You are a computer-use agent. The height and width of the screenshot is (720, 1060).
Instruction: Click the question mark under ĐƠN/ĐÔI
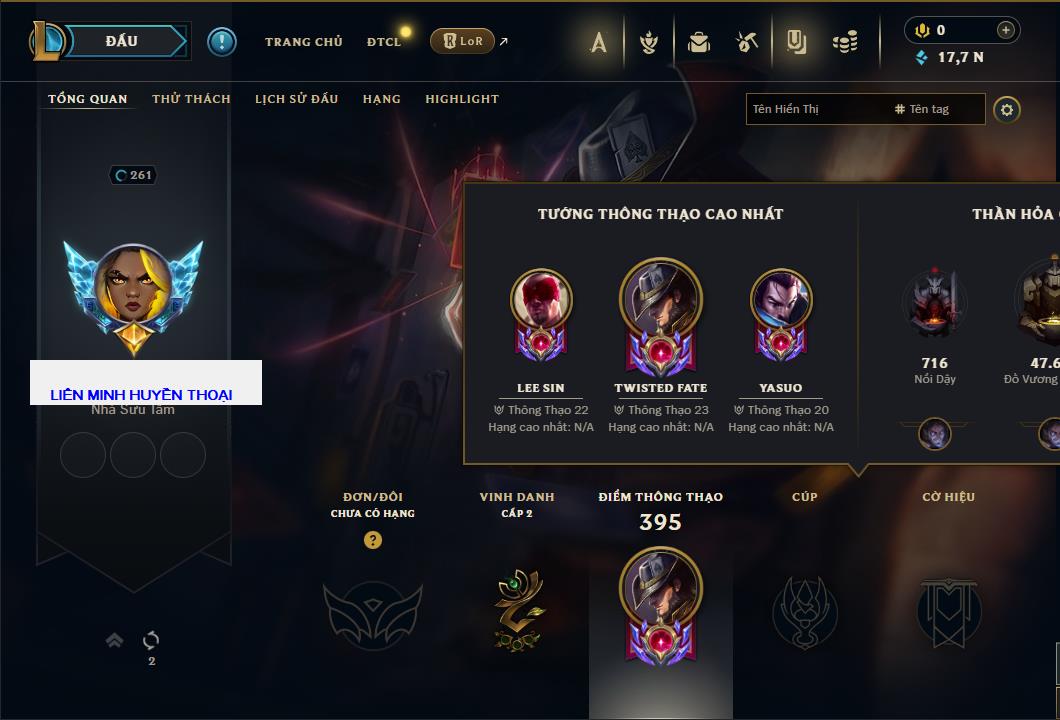[x=373, y=540]
